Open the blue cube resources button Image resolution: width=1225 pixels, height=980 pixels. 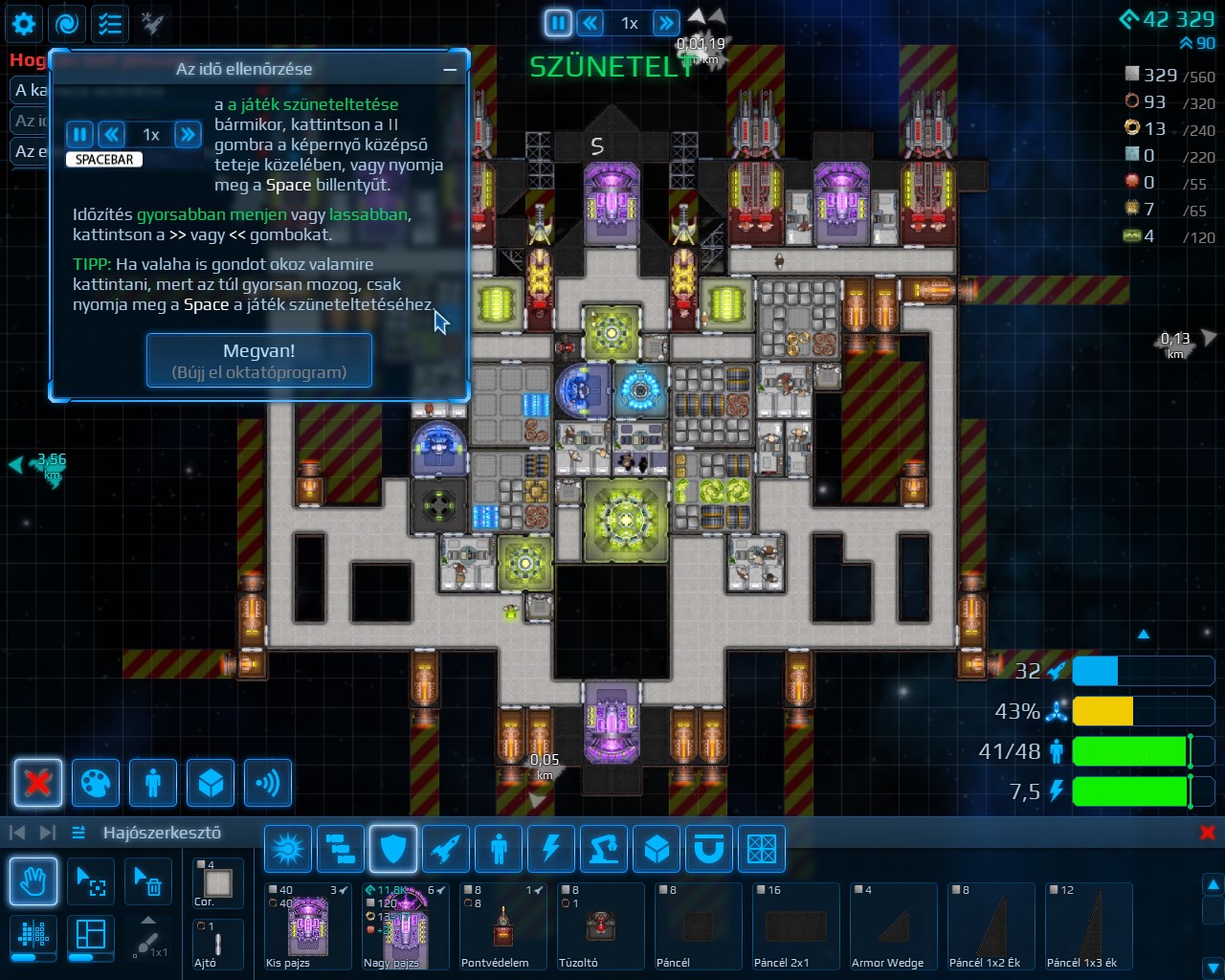pyautogui.click(x=211, y=783)
